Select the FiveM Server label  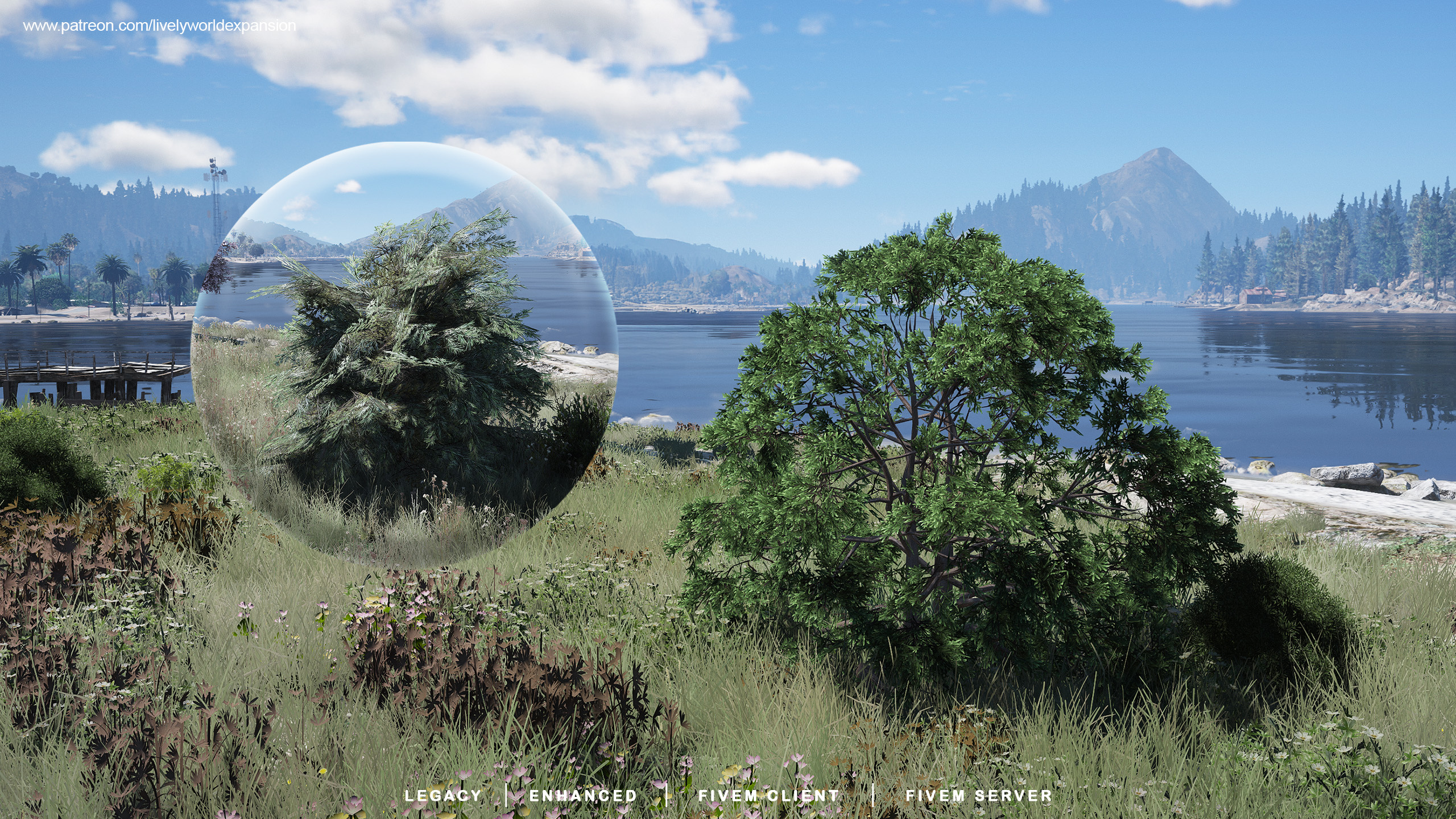pyautogui.click(x=979, y=796)
